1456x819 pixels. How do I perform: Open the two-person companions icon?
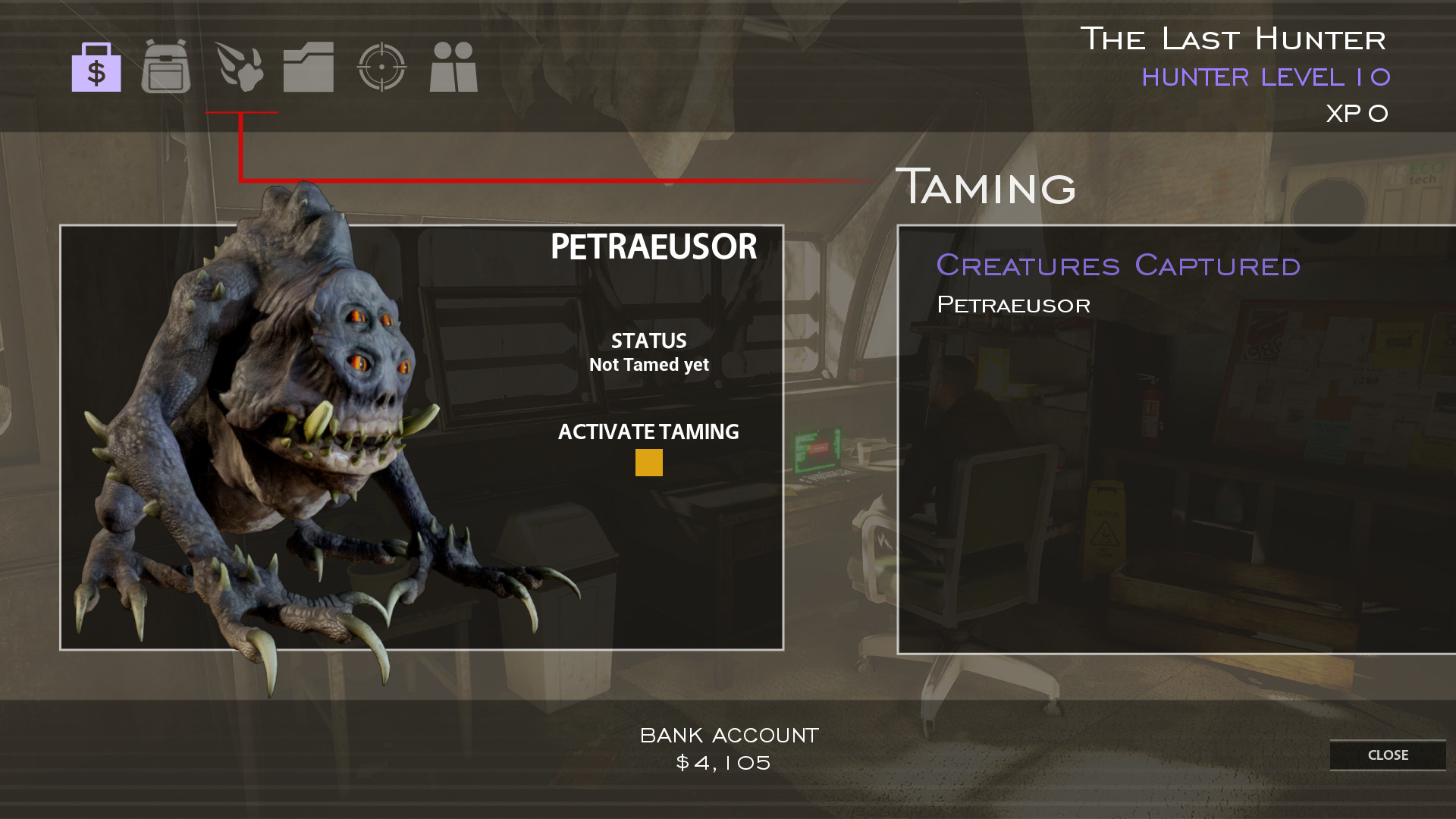[x=452, y=69]
